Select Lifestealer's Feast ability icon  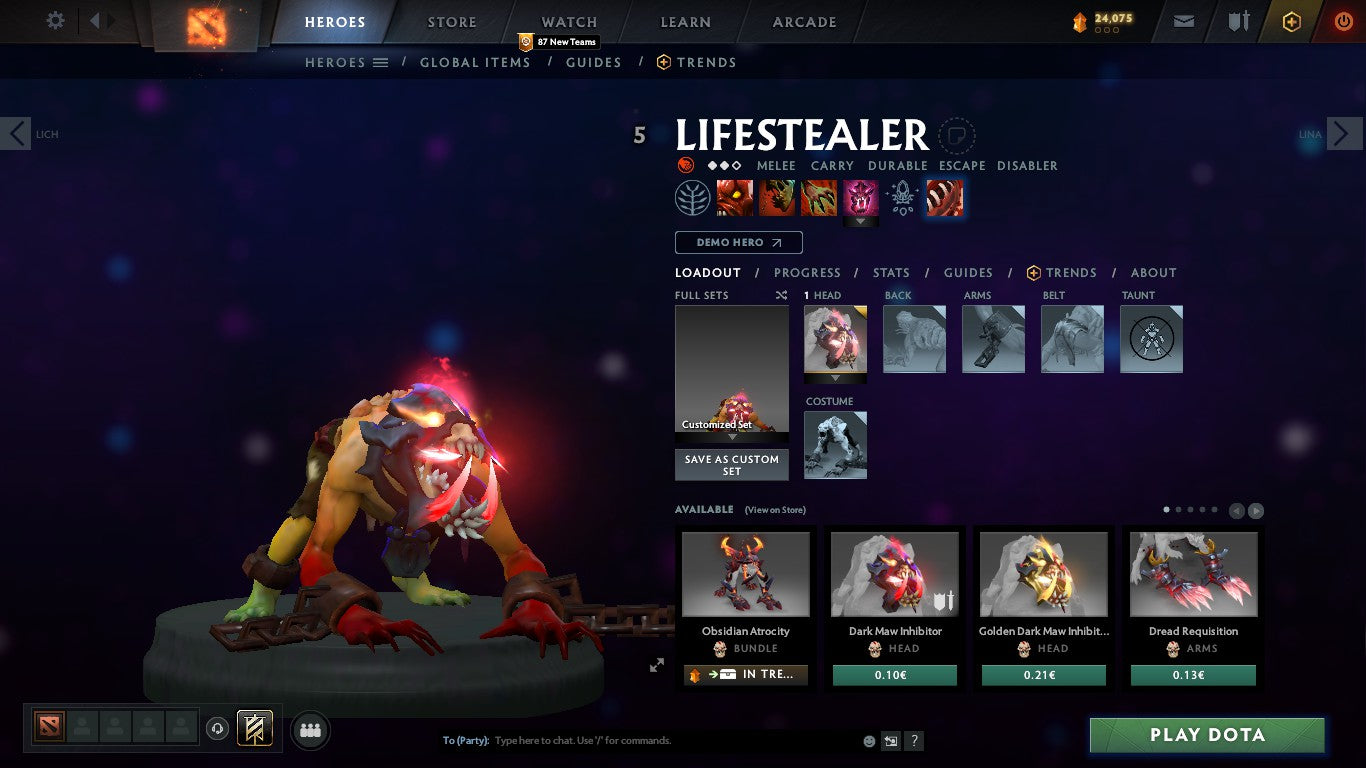tap(779, 197)
